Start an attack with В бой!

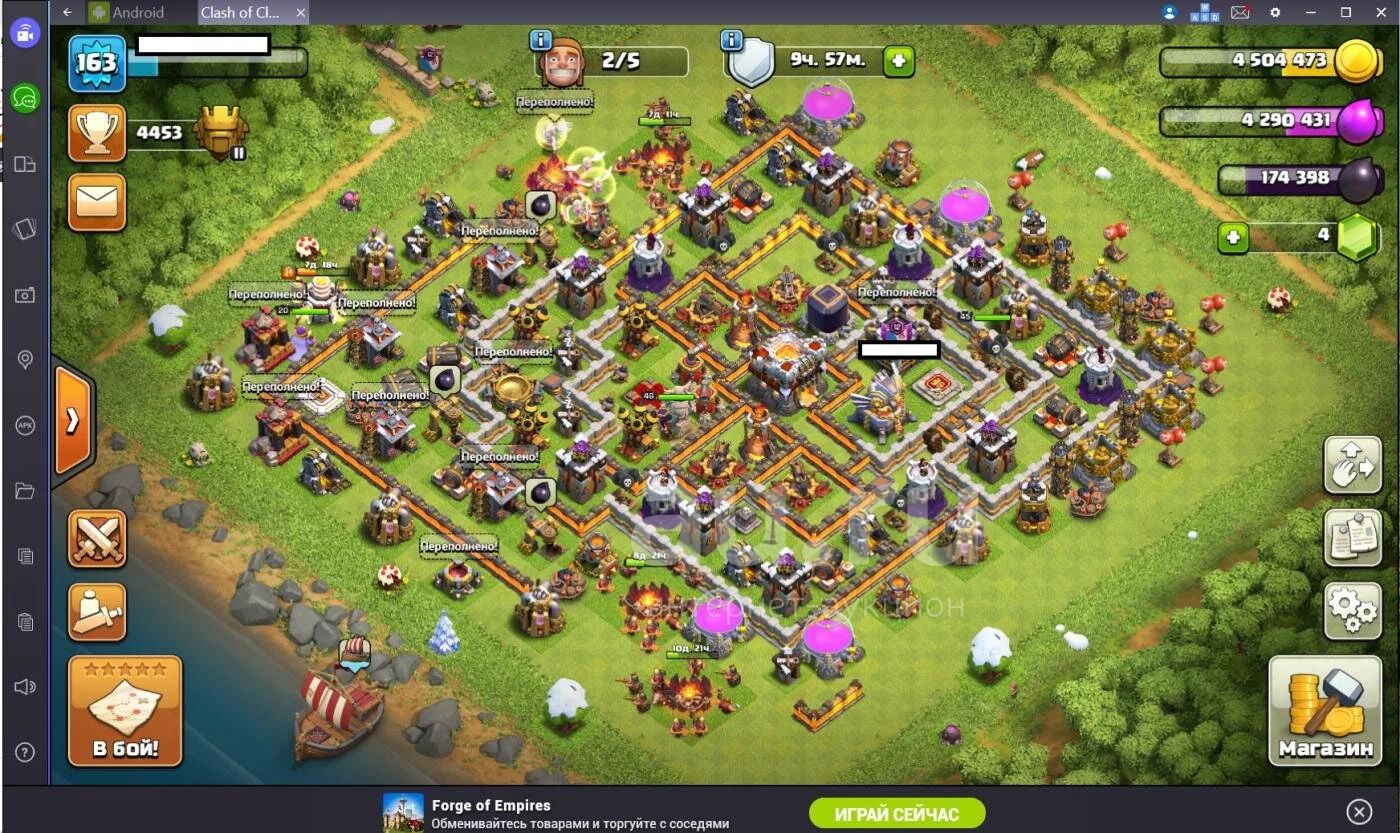pos(125,710)
